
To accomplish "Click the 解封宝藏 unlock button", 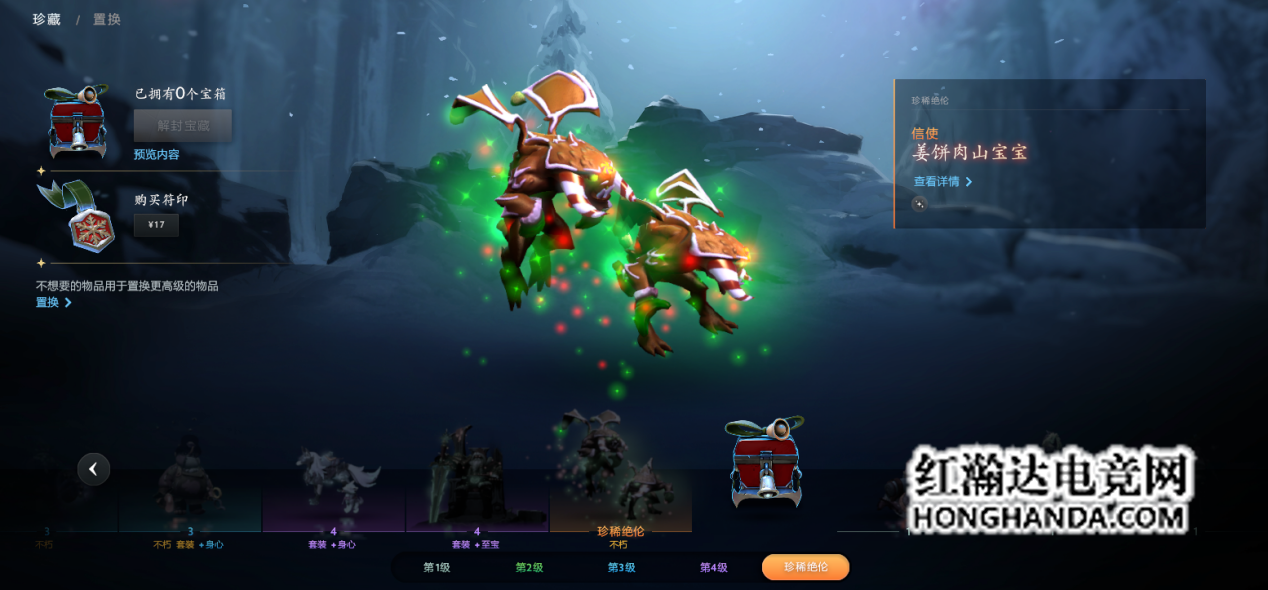I will pos(183,126).
